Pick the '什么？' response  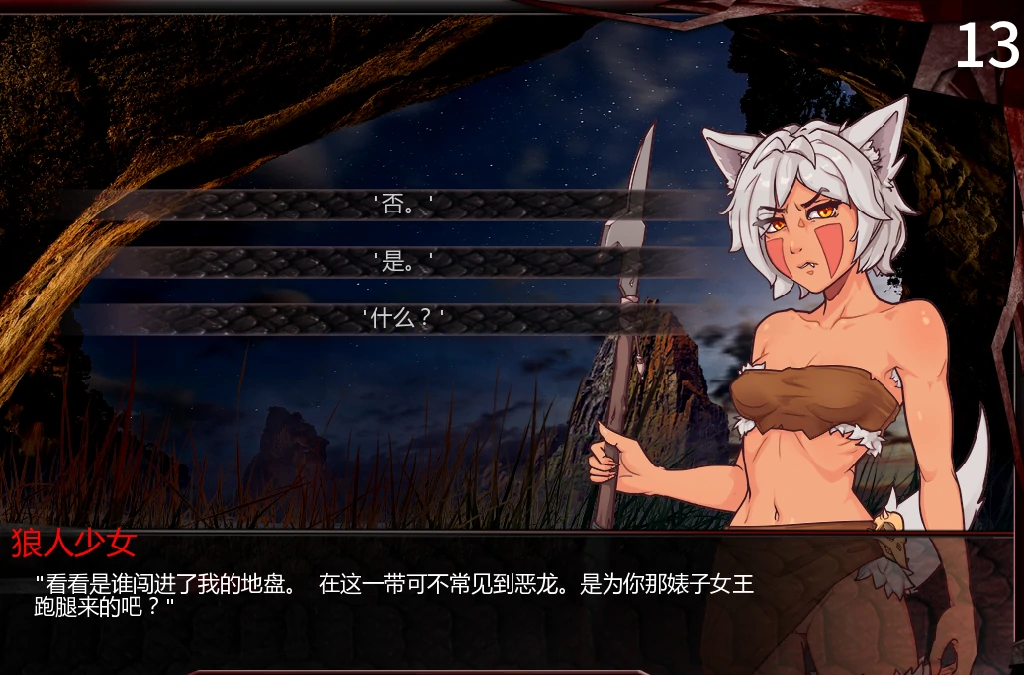tap(403, 319)
